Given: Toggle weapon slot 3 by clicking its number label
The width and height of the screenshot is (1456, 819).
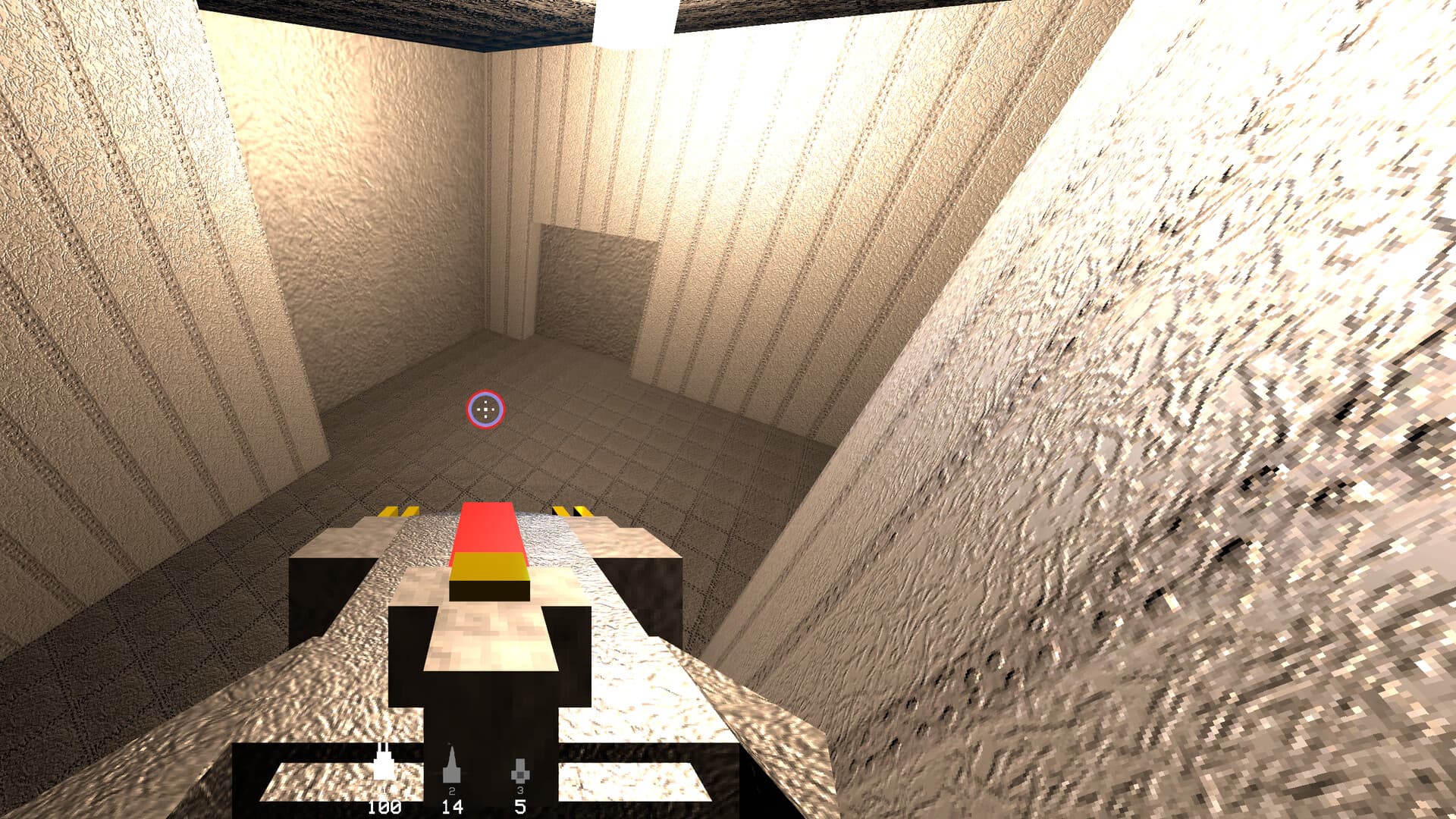Looking at the screenshot, I should tap(519, 791).
